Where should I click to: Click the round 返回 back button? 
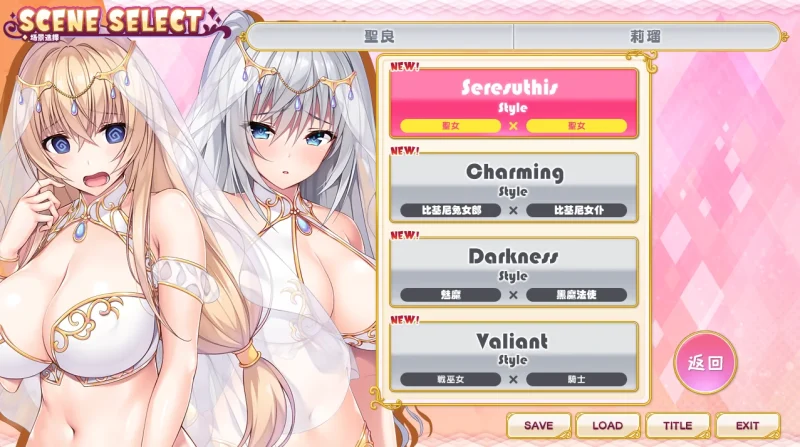pyautogui.click(x=705, y=362)
